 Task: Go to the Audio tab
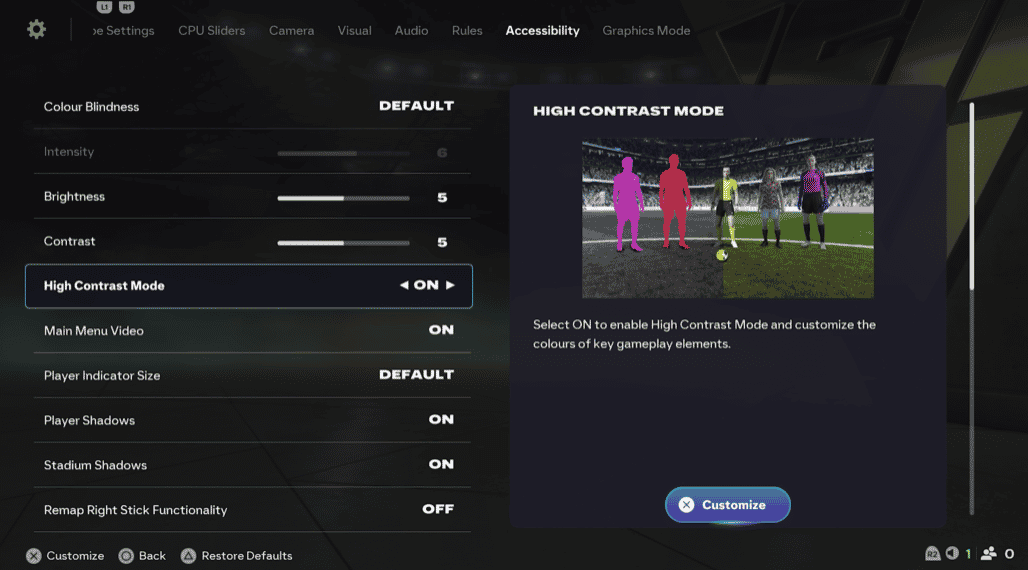[x=411, y=31]
